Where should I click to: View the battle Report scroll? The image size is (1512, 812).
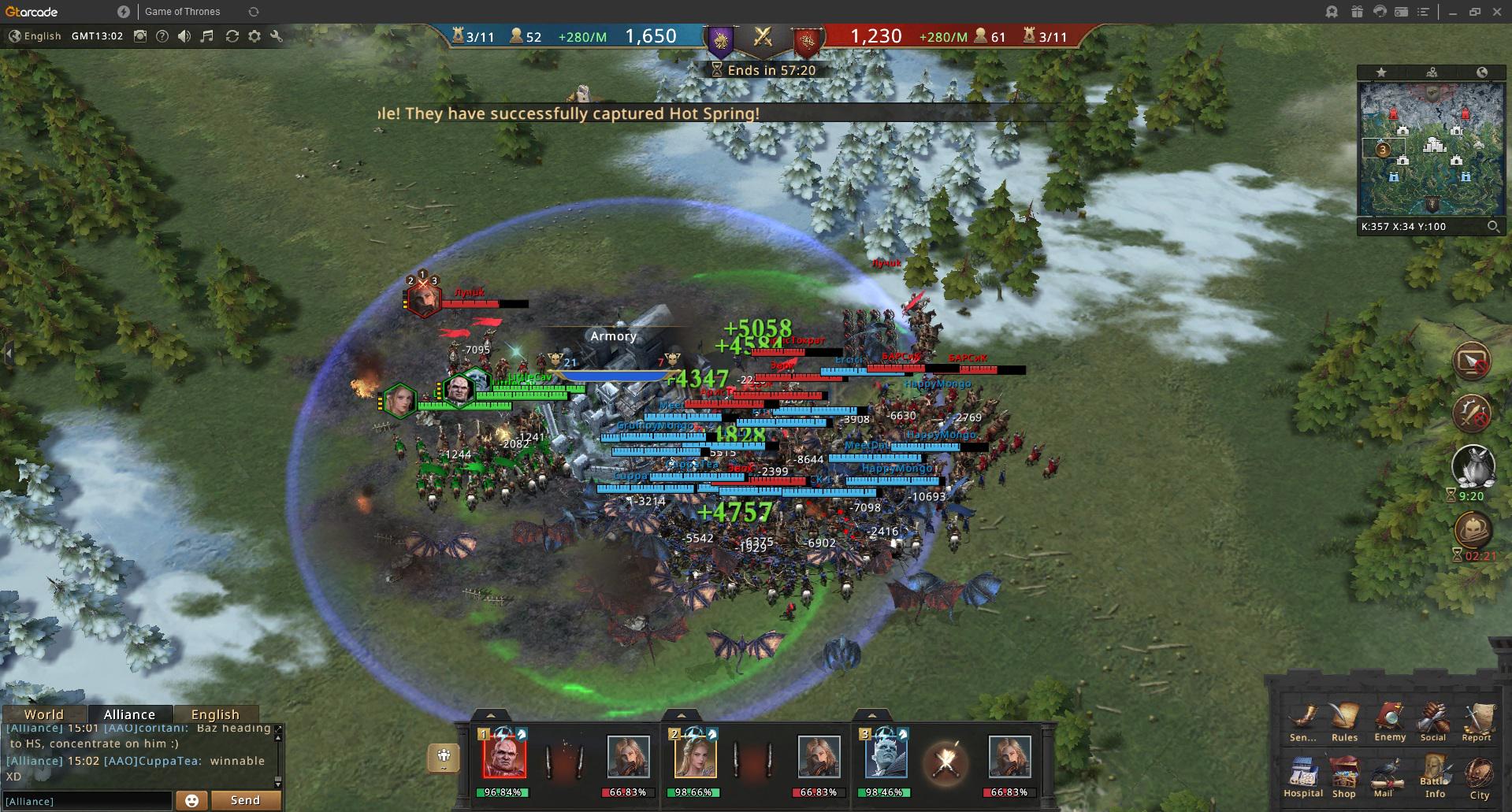(x=1477, y=720)
